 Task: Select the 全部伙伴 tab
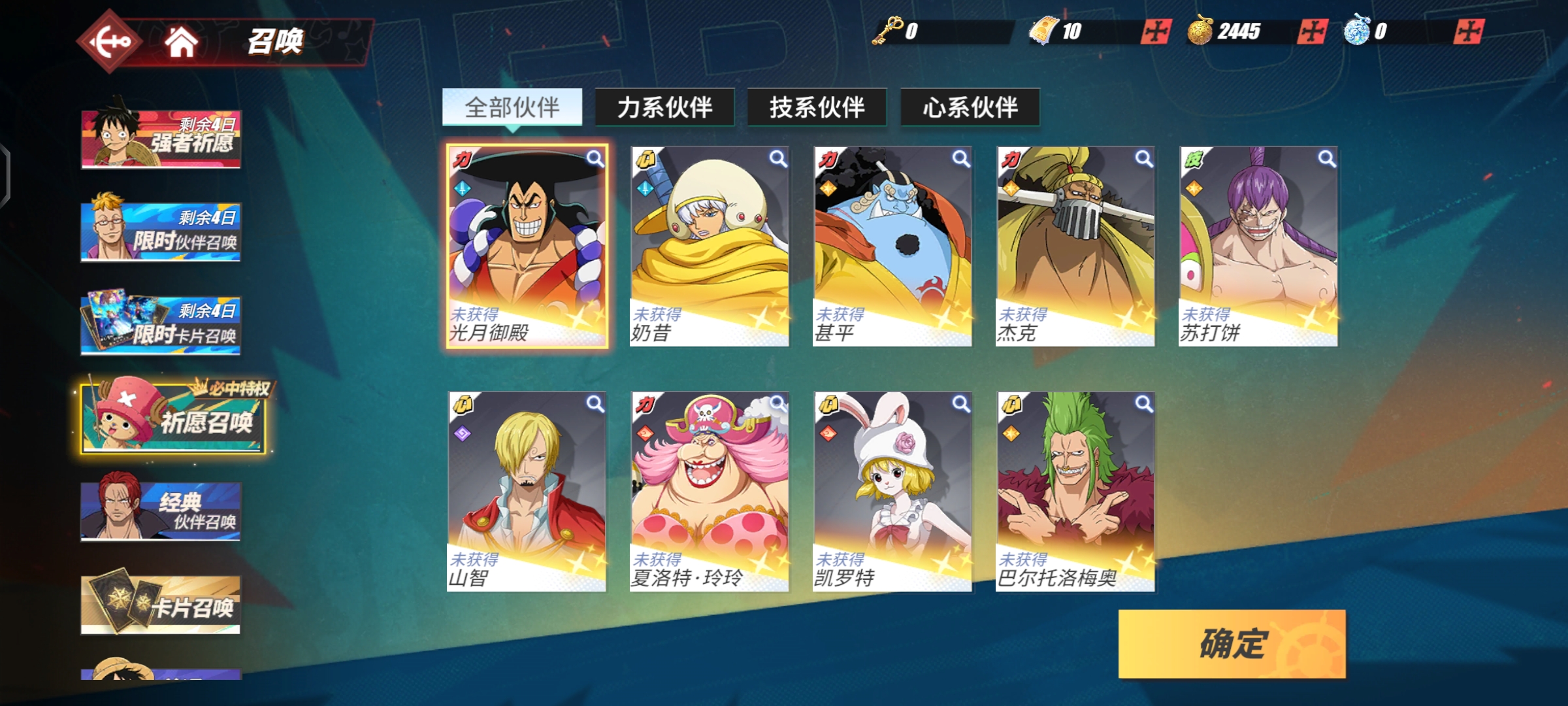[x=512, y=107]
